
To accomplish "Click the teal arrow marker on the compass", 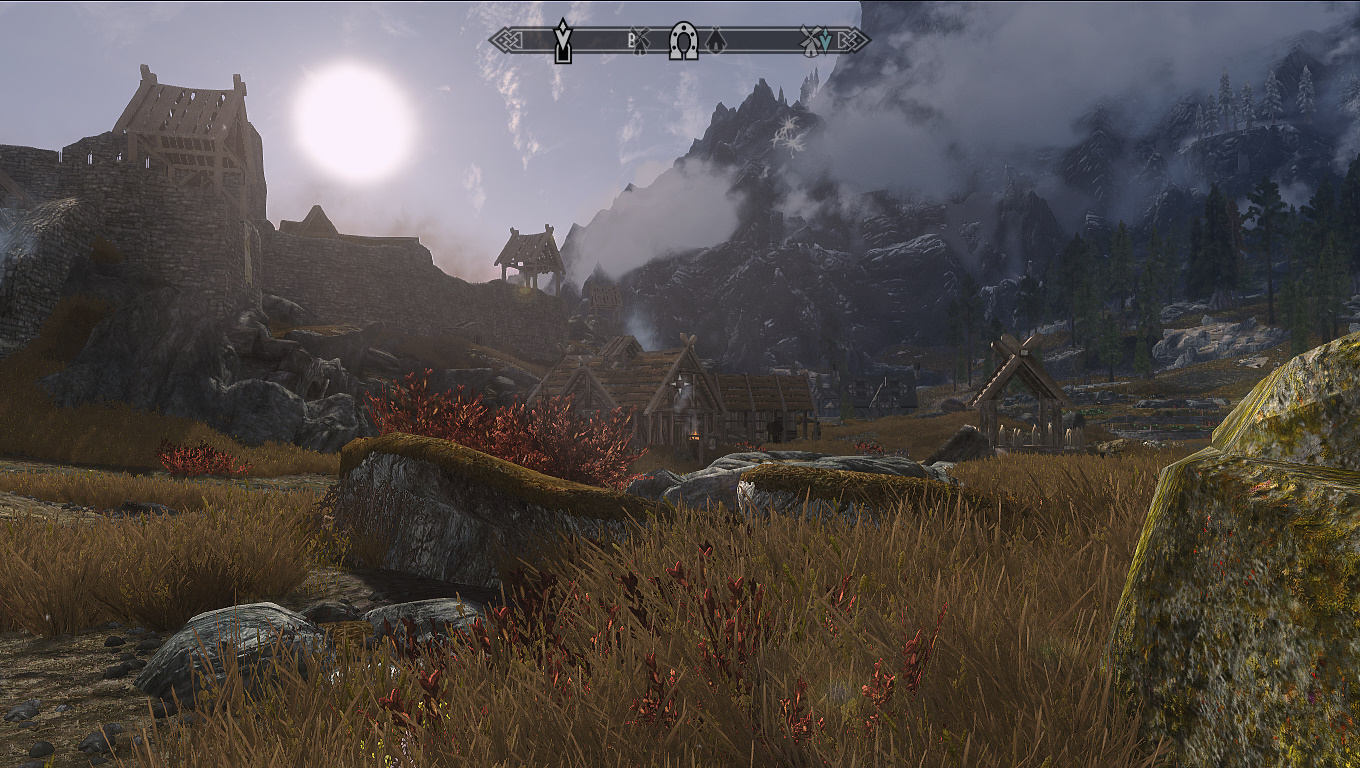I will pyautogui.click(x=825, y=42).
